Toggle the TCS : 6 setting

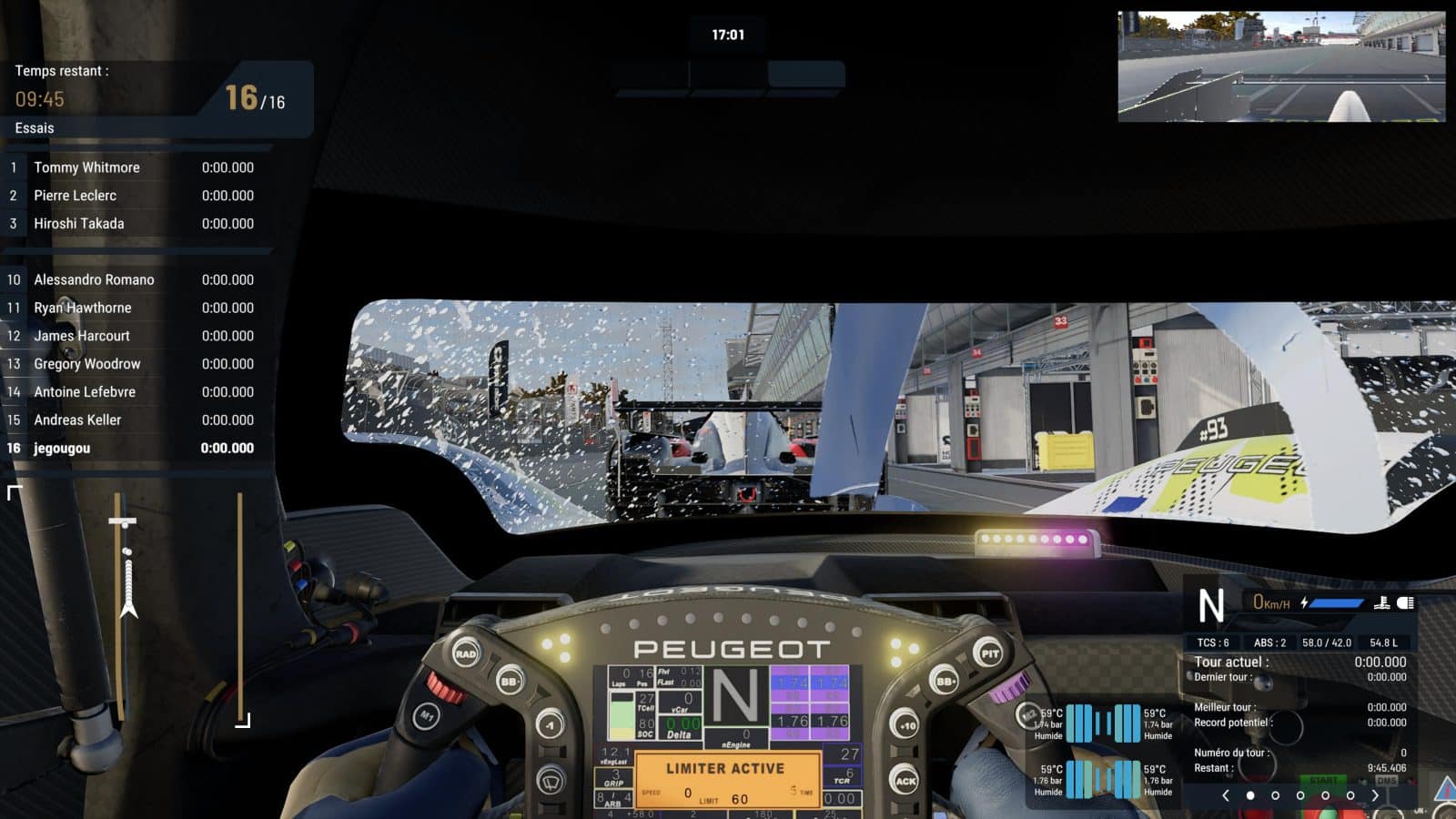(x=1216, y=642)
